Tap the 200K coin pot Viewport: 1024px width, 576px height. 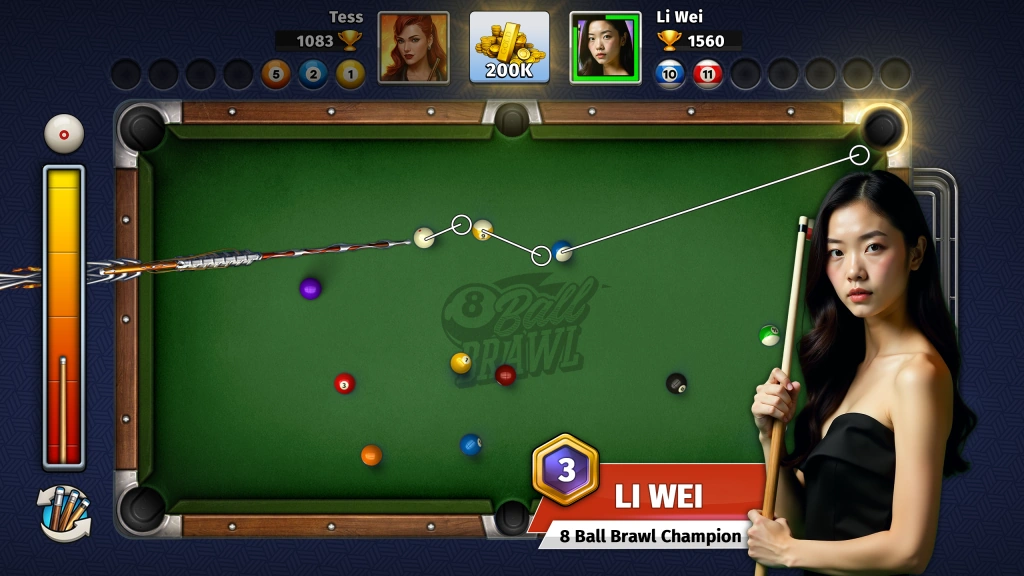tap(509, 47)
